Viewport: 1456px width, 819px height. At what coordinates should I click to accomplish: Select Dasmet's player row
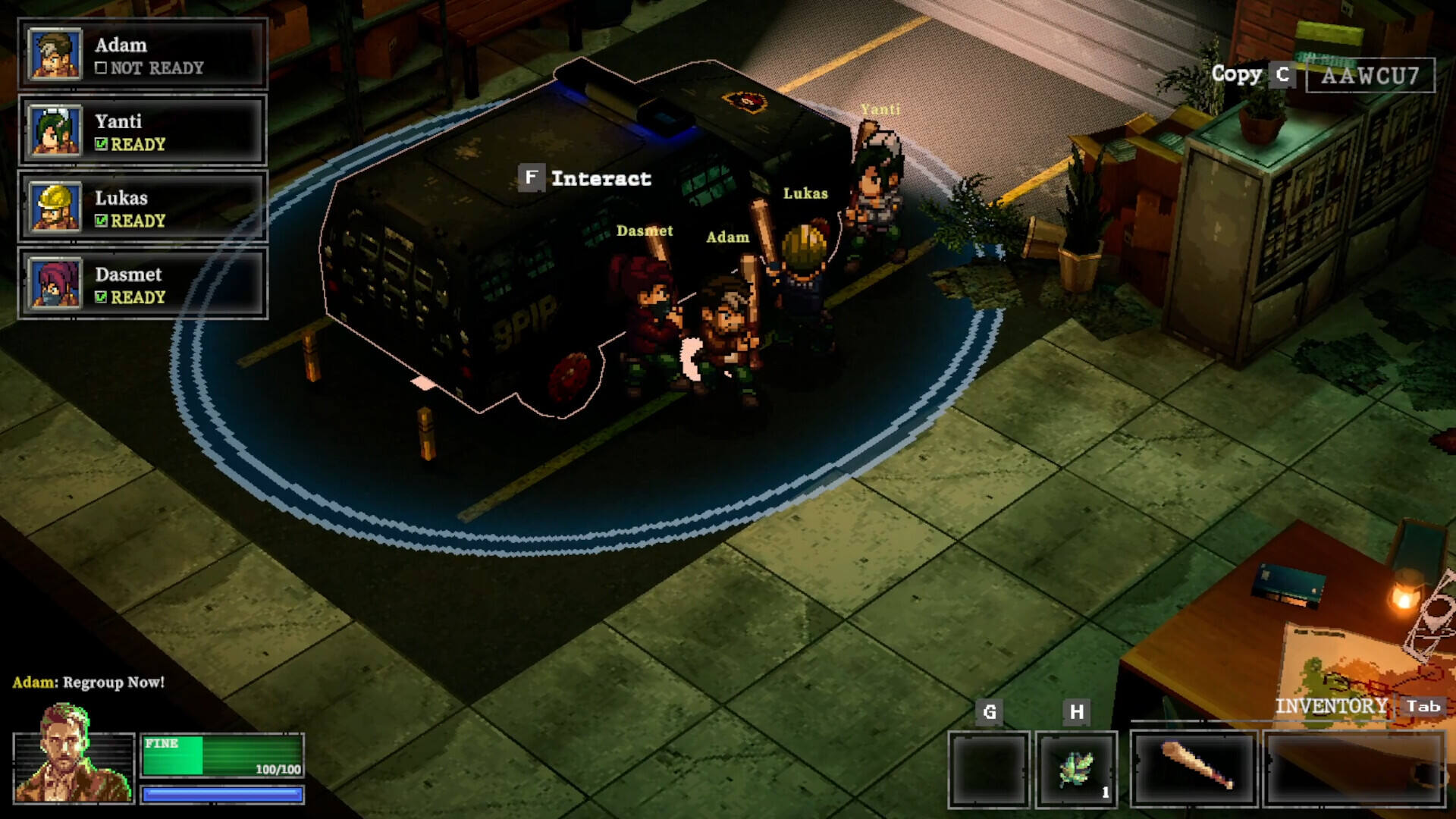pos(143,284)
